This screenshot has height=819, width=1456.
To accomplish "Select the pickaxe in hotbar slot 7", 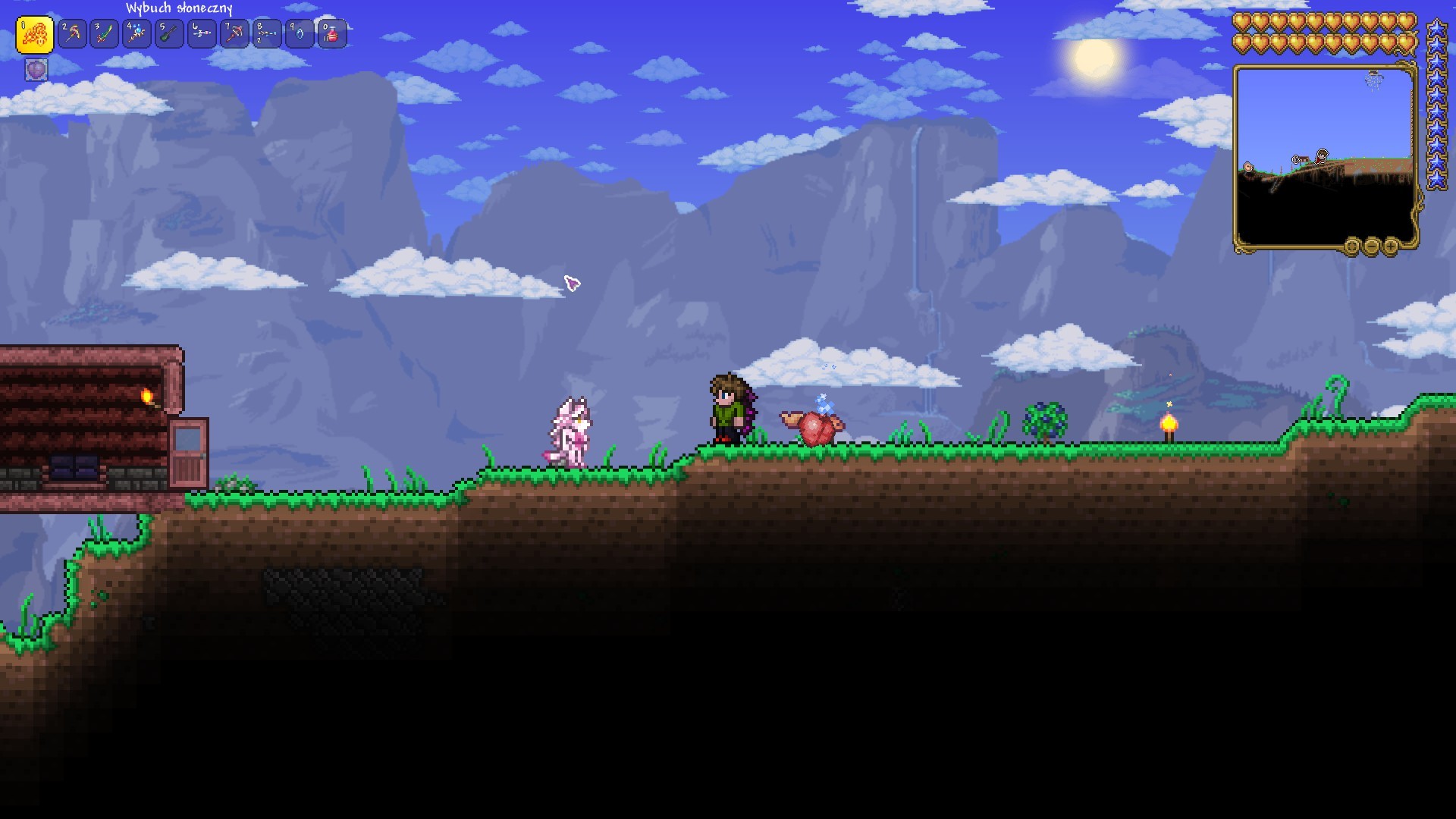I will click(x=234, y=33).
